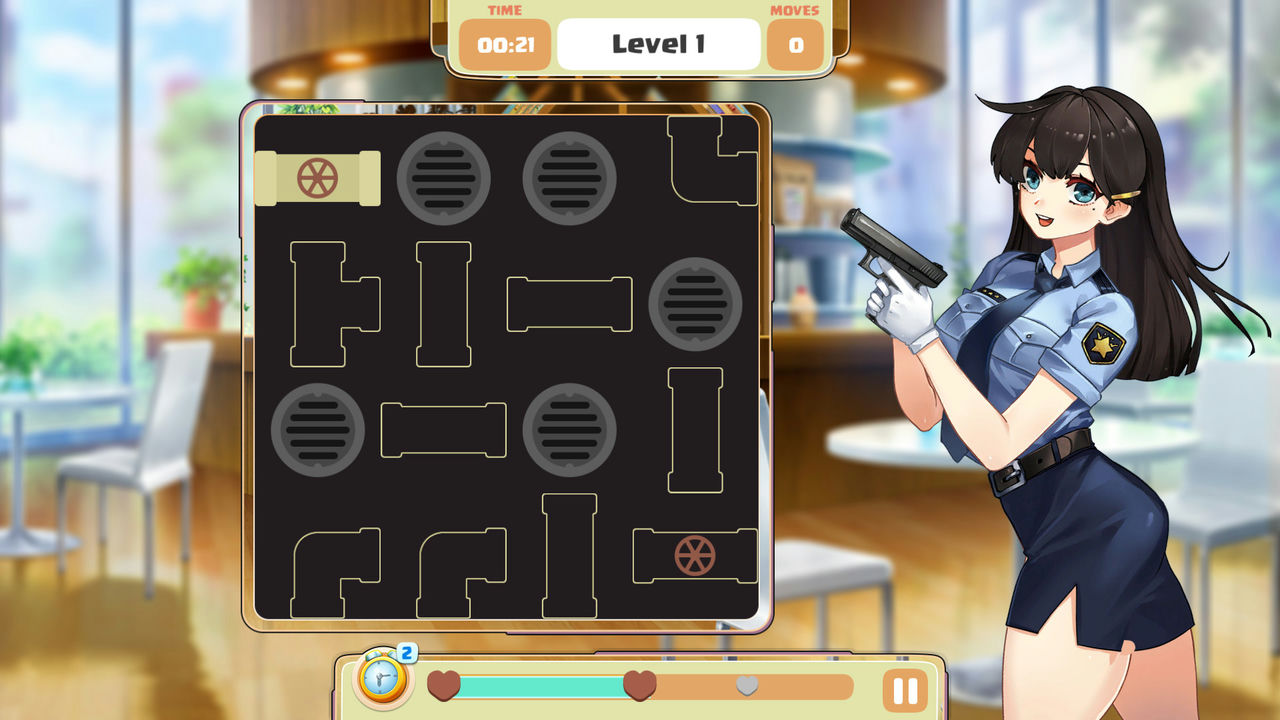Pause the game with the pause button
1280x720 pixels.
(904, 690)
